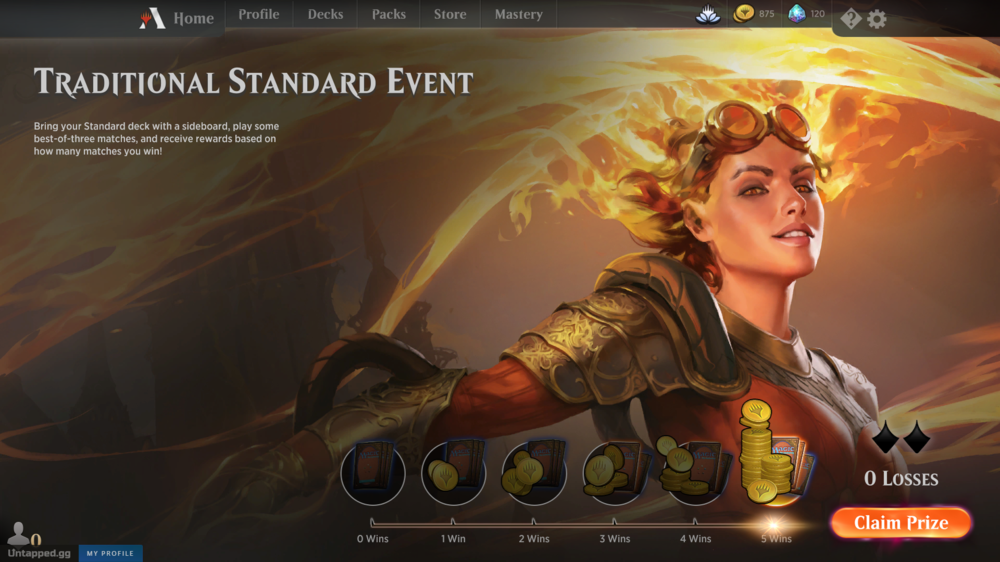1000x562 pixels.
Task: Click the gold coin balance
Action: (x=755, y=14)
